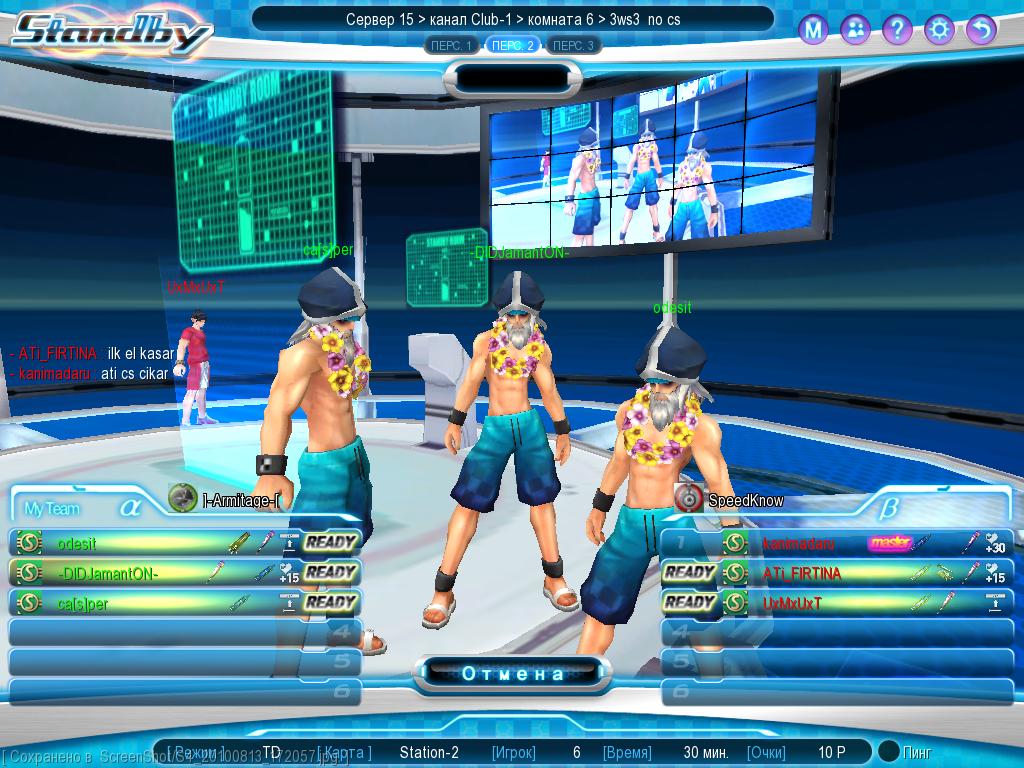Open the Время time setting
Viewport: 1024px width, 768px height.
626,752
